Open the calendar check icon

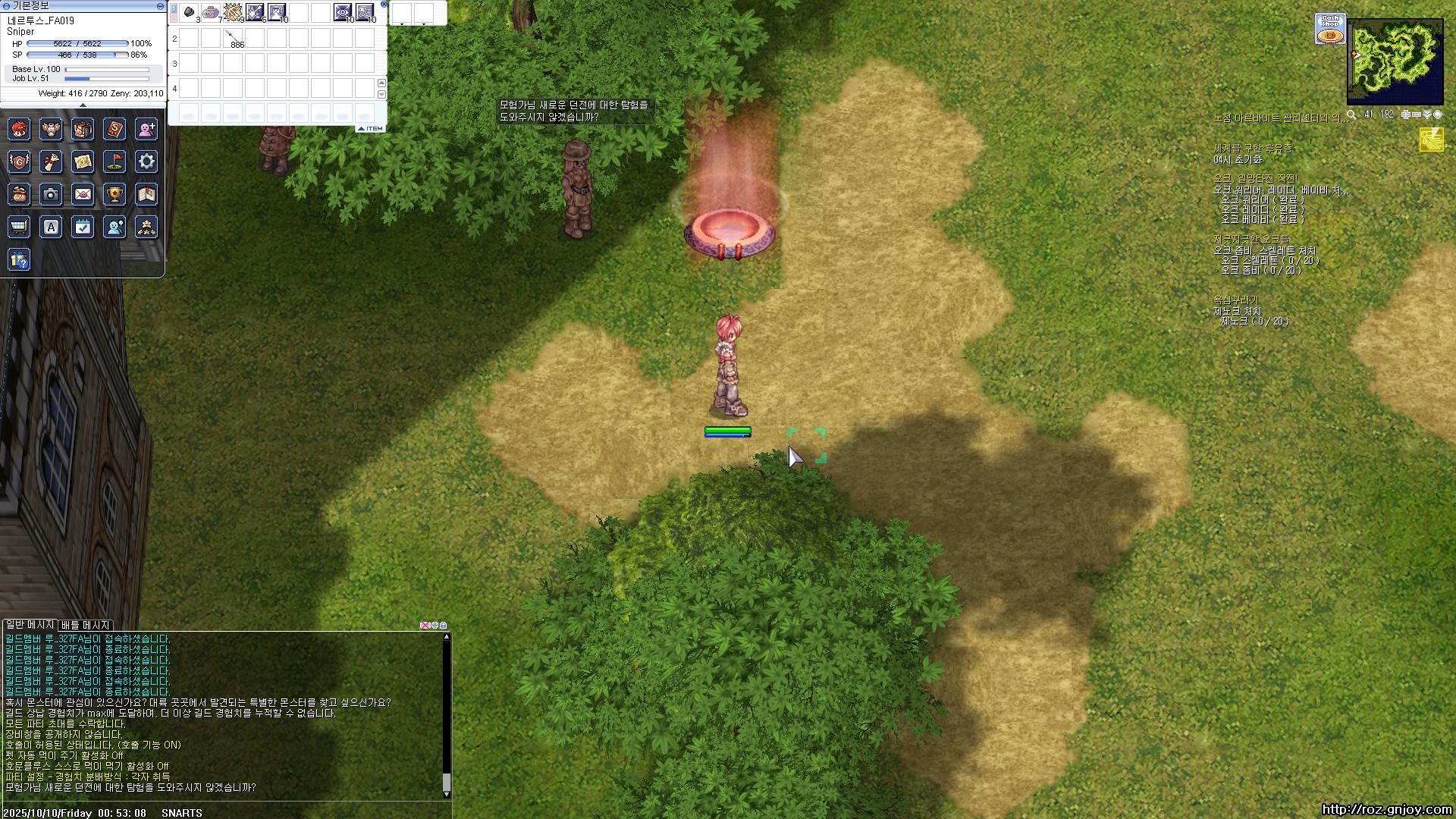83,226
